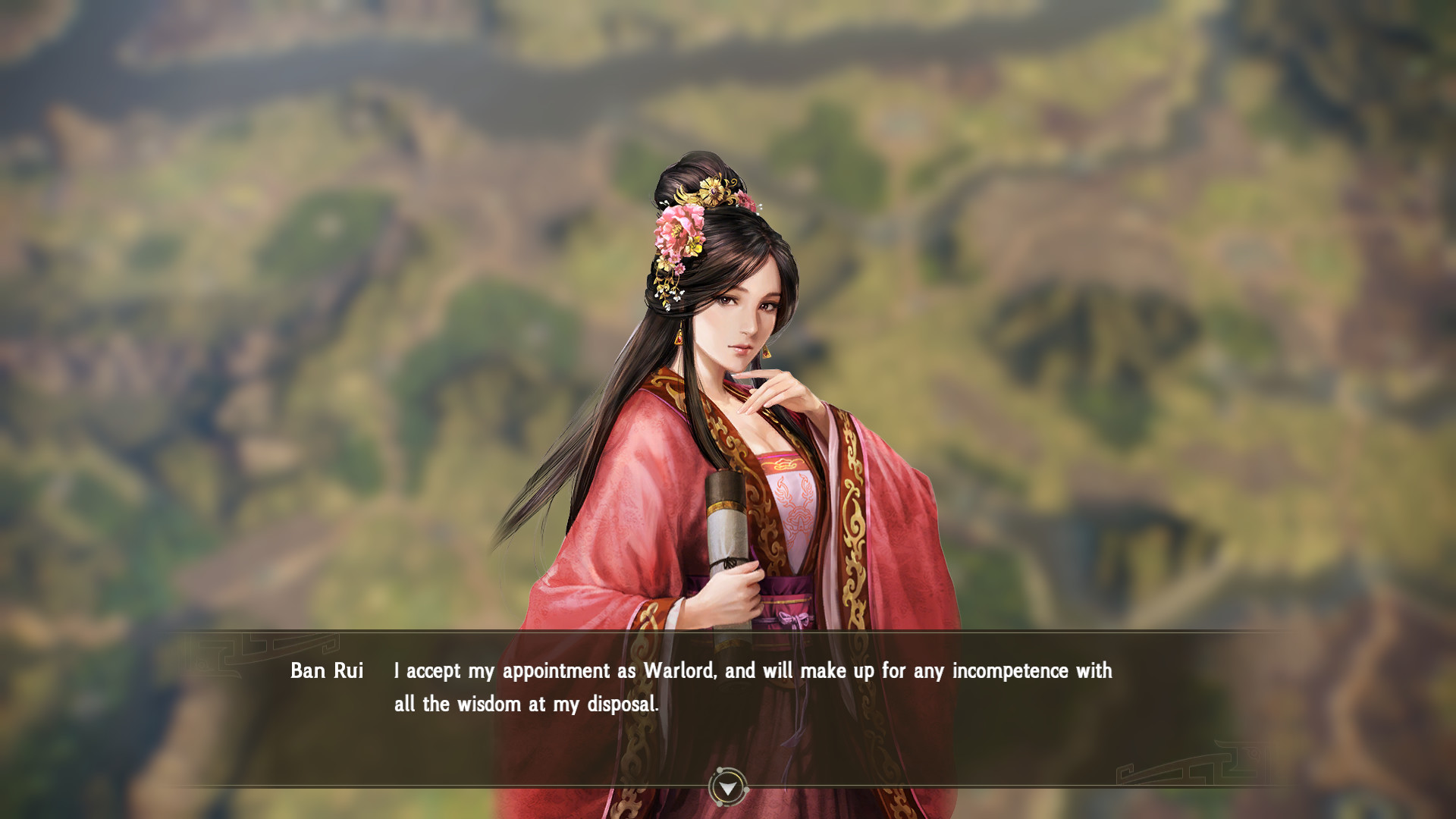Click the dialogue text to continue

[x=751, y=671]
